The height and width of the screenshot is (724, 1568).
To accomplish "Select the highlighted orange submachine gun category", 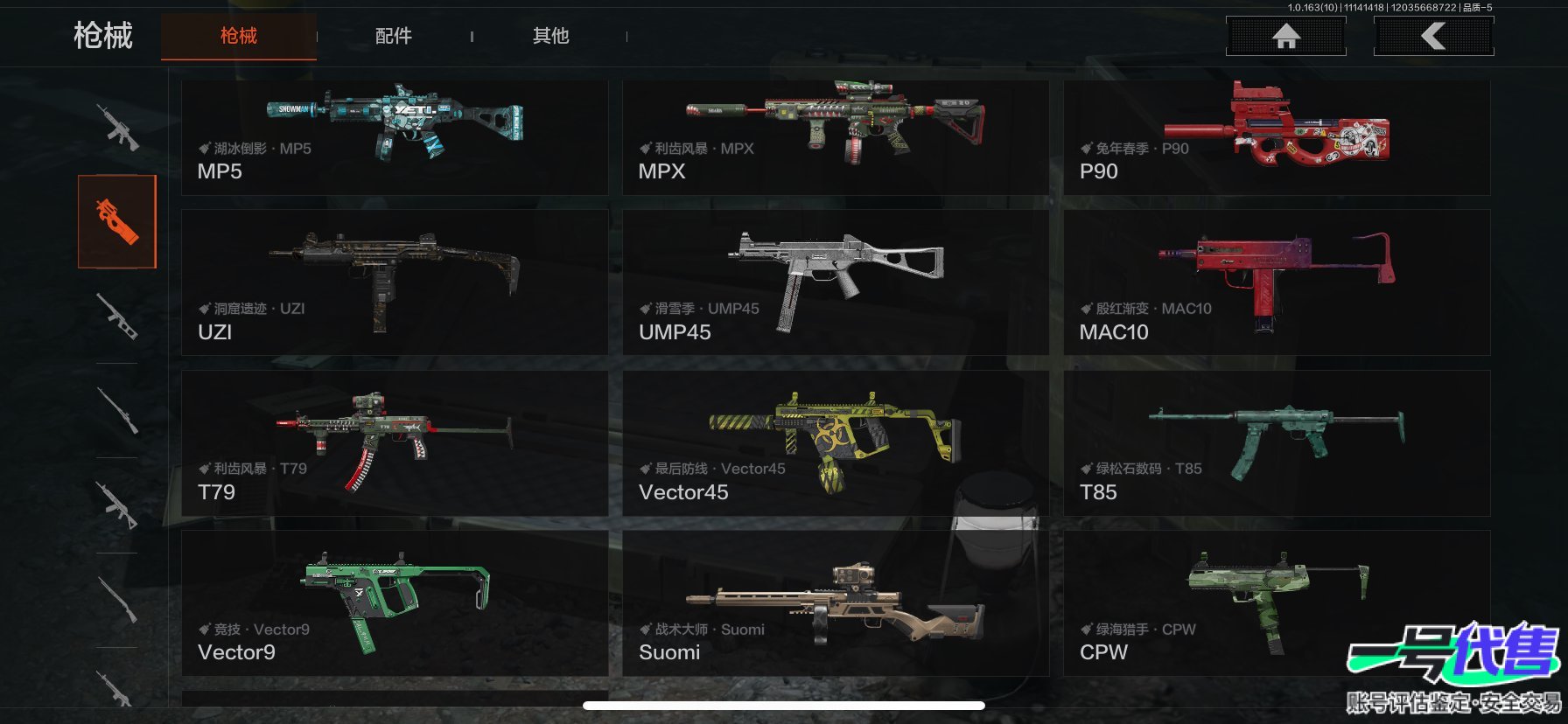I will tap(117, 221).
